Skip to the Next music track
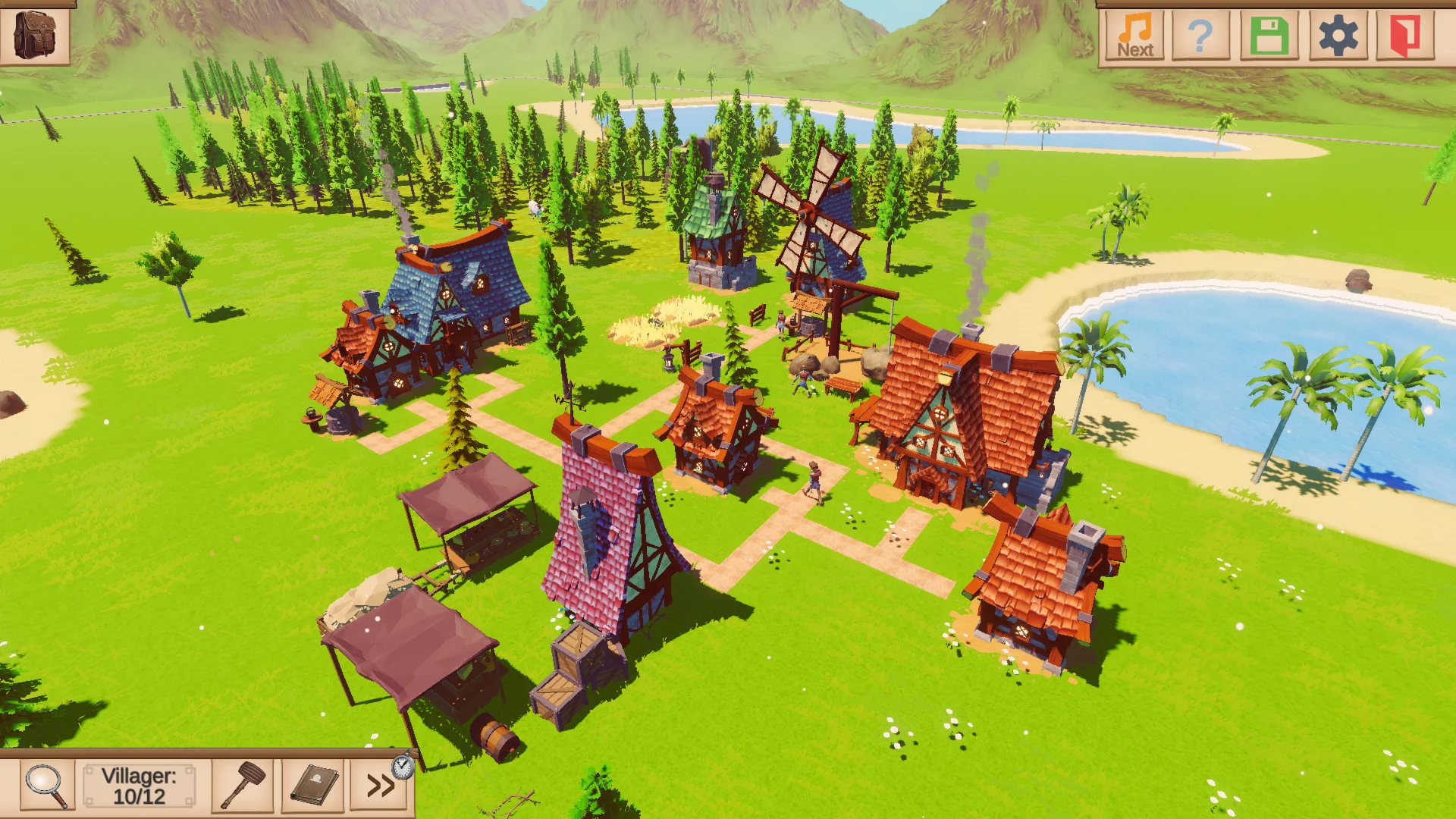The height and width of the screenshot is (819, 1456). 1134,35
